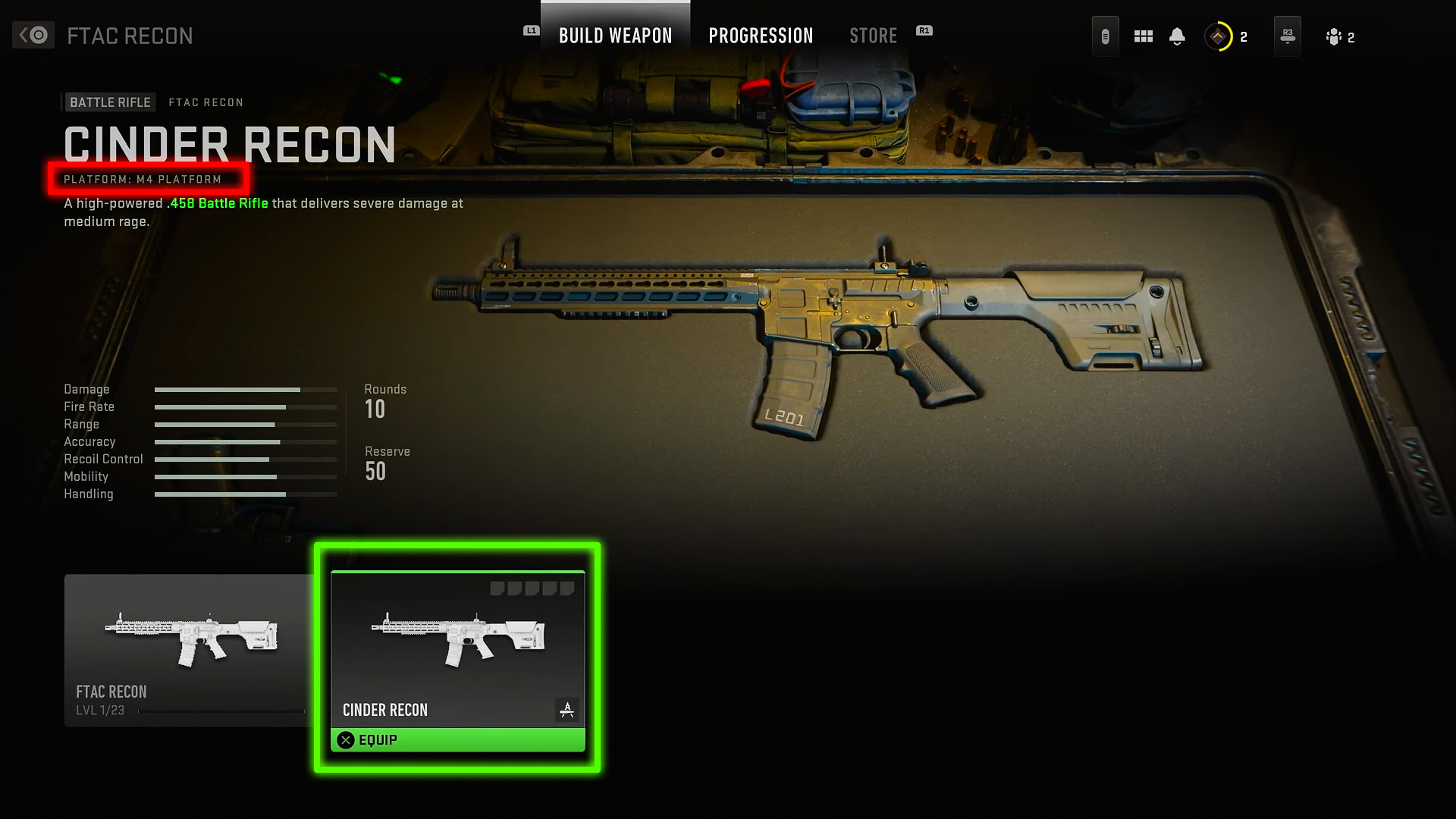Screen dimensions: 1456x819
Task: Click the L1 tab switch indicator
Action: click(531, 31)
